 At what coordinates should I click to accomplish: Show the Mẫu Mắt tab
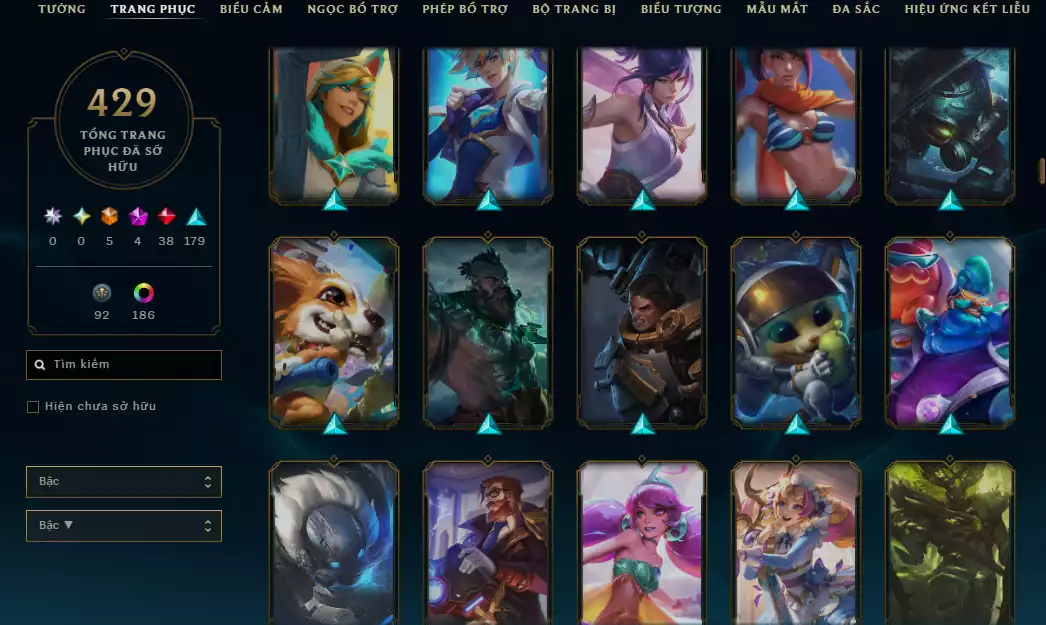click(777, 9)
